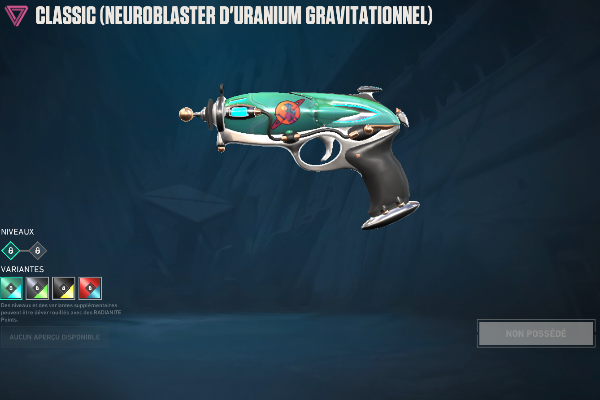Image resolution: width=600 pixels, height=400 pixels.
Task: Click the Aucun Aperçu Disponible button
Action: click(55, 337)
